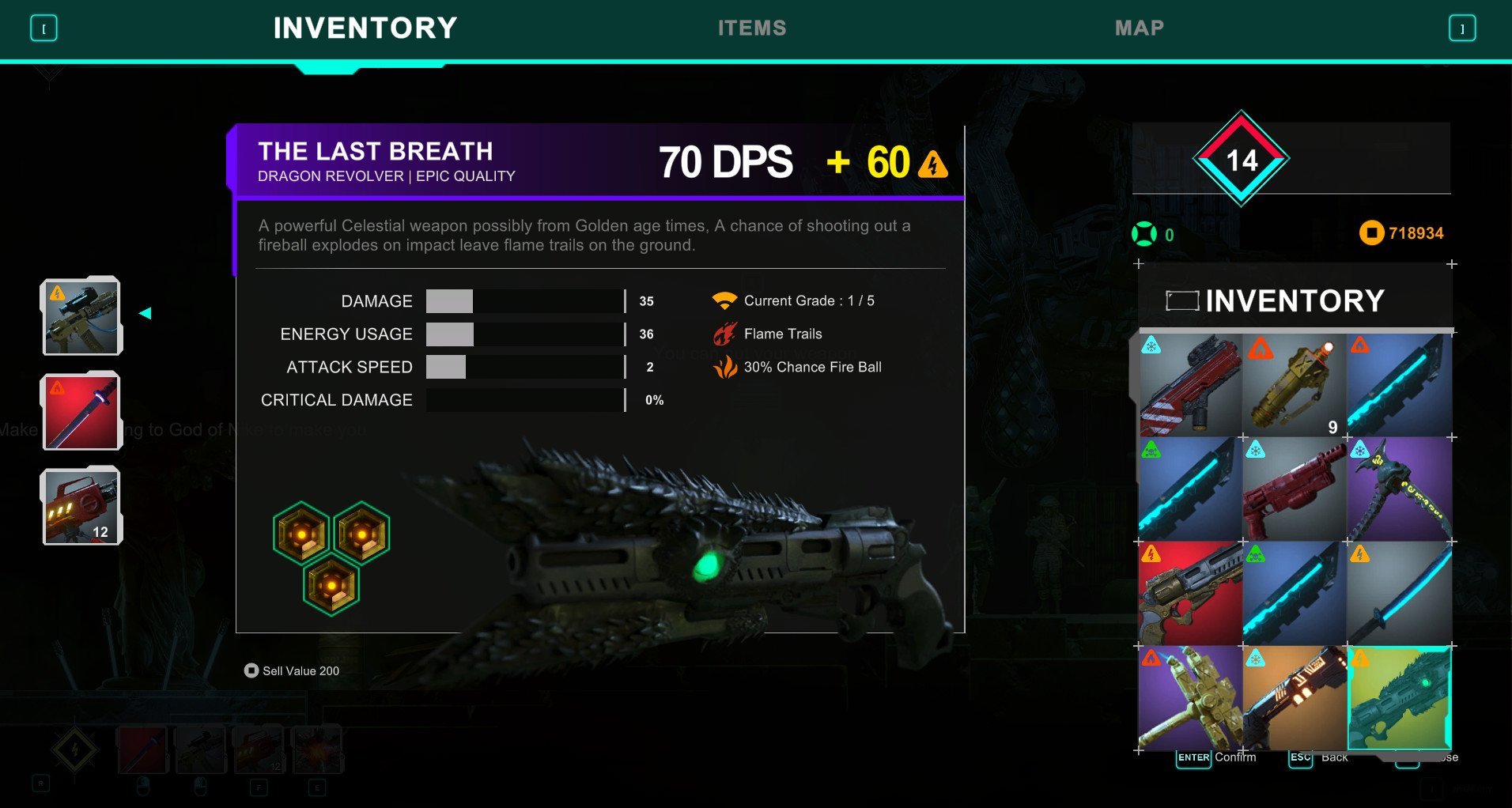Switch to the Items tab
The image size is (1512, 808).
pyautogui.click(x=751, y=28)
